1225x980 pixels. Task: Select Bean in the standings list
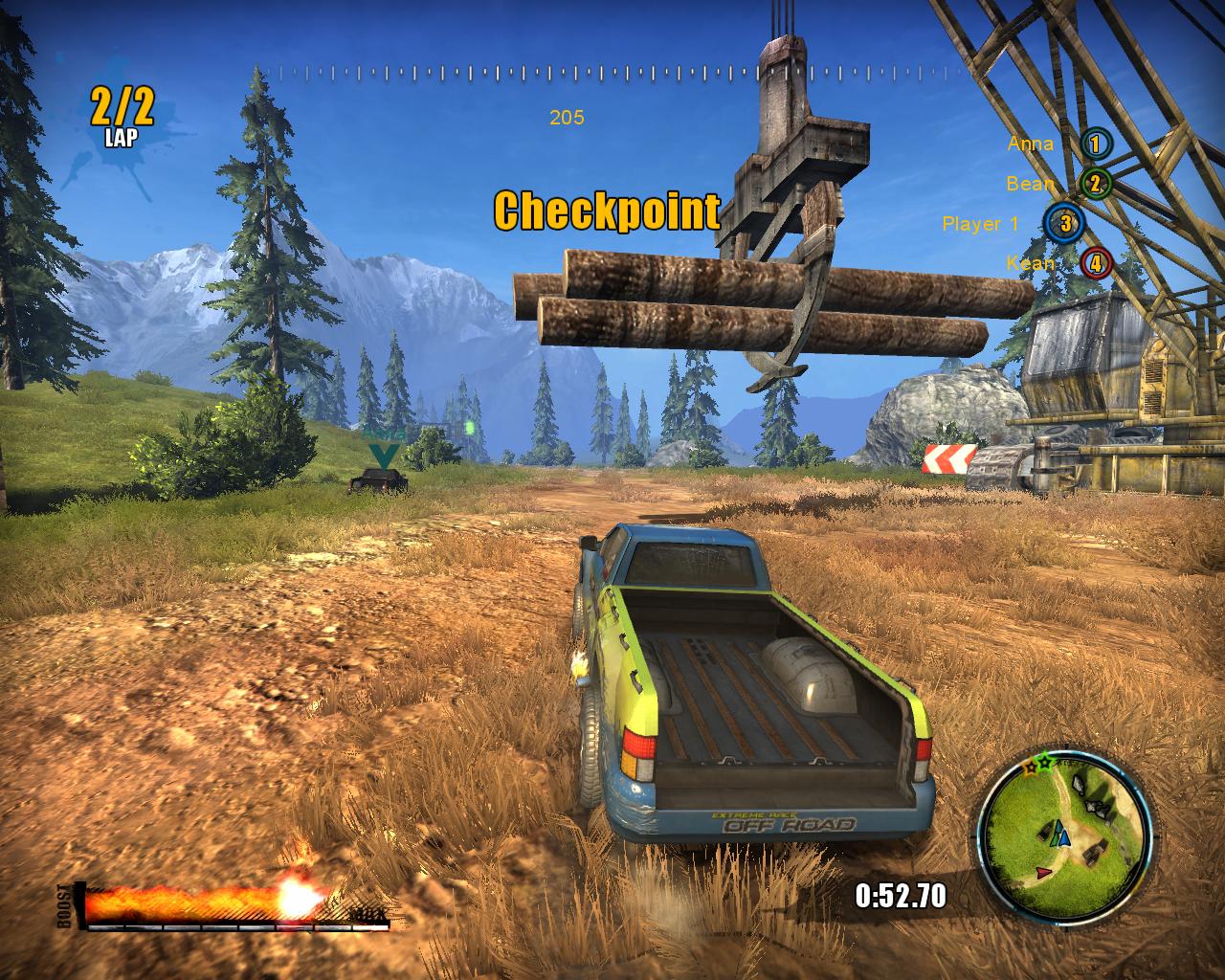pos(1058,184)
